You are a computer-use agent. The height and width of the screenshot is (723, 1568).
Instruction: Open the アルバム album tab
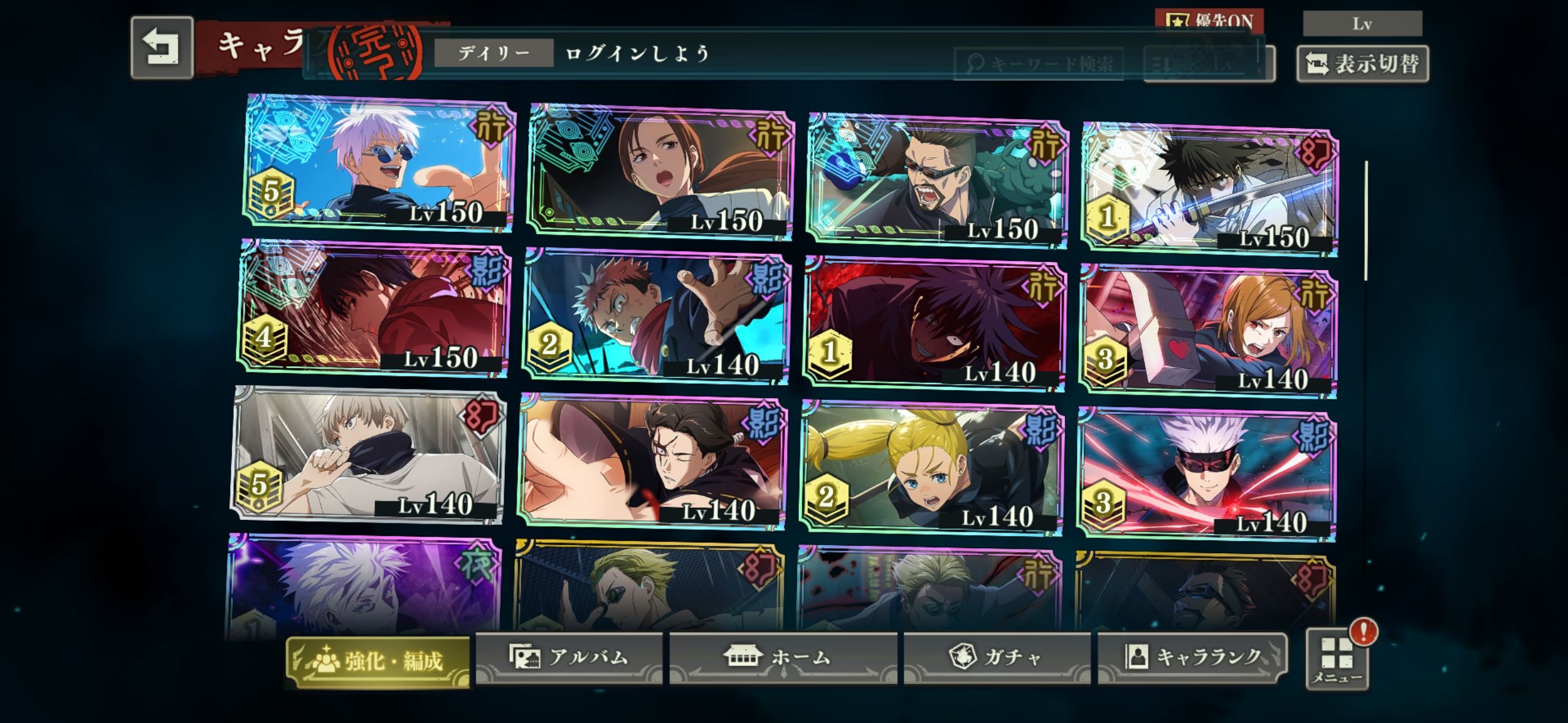pyautogui.click(x=569, y=657)
